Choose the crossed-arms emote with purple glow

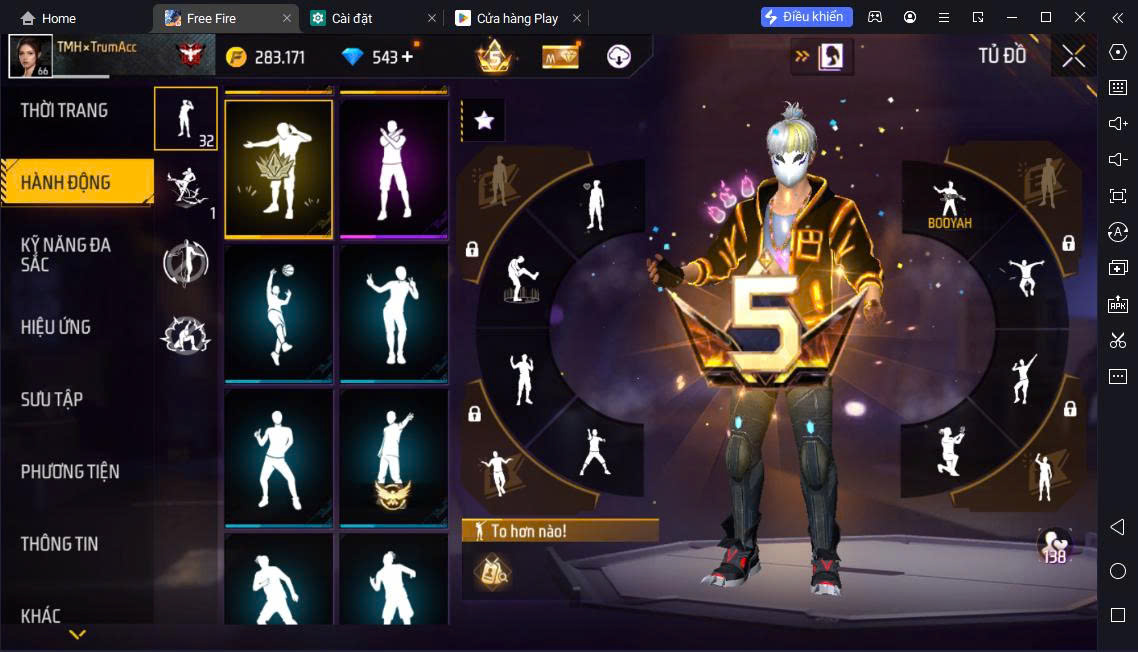pyautogui.click(x=394, y=169)
